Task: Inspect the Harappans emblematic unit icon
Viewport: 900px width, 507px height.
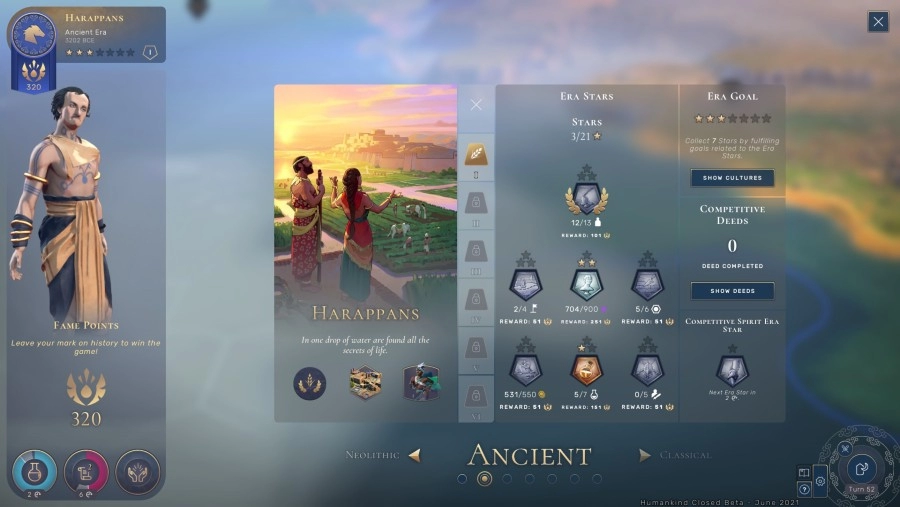Action: tap(421, 383)
